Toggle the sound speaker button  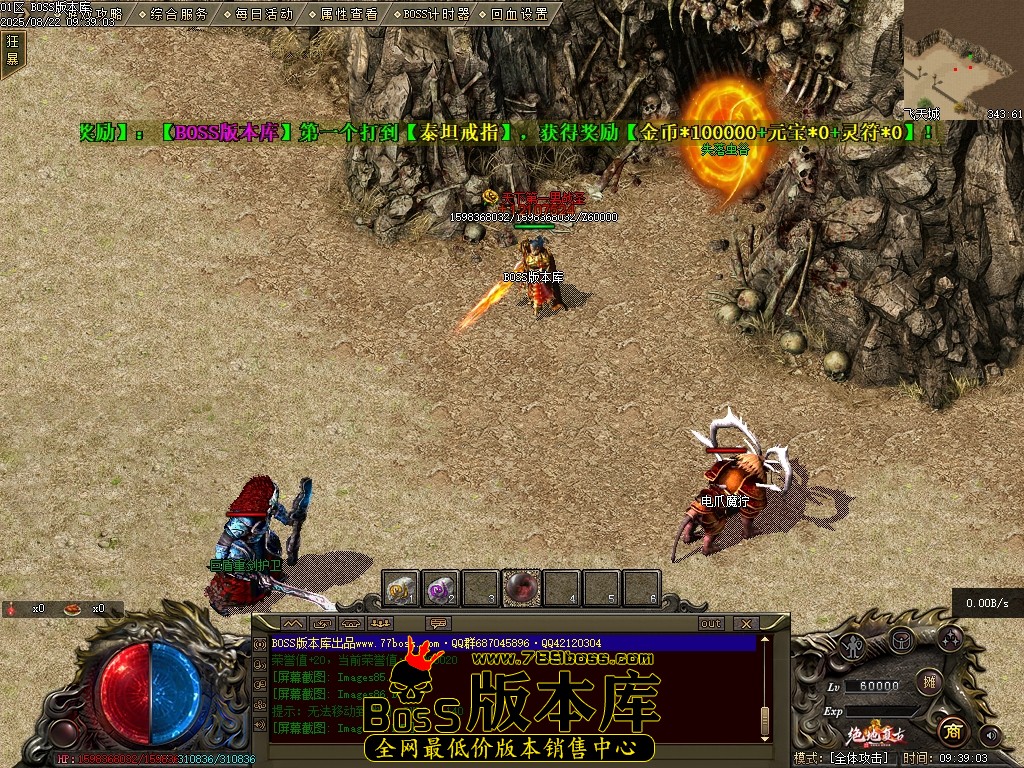991,735
